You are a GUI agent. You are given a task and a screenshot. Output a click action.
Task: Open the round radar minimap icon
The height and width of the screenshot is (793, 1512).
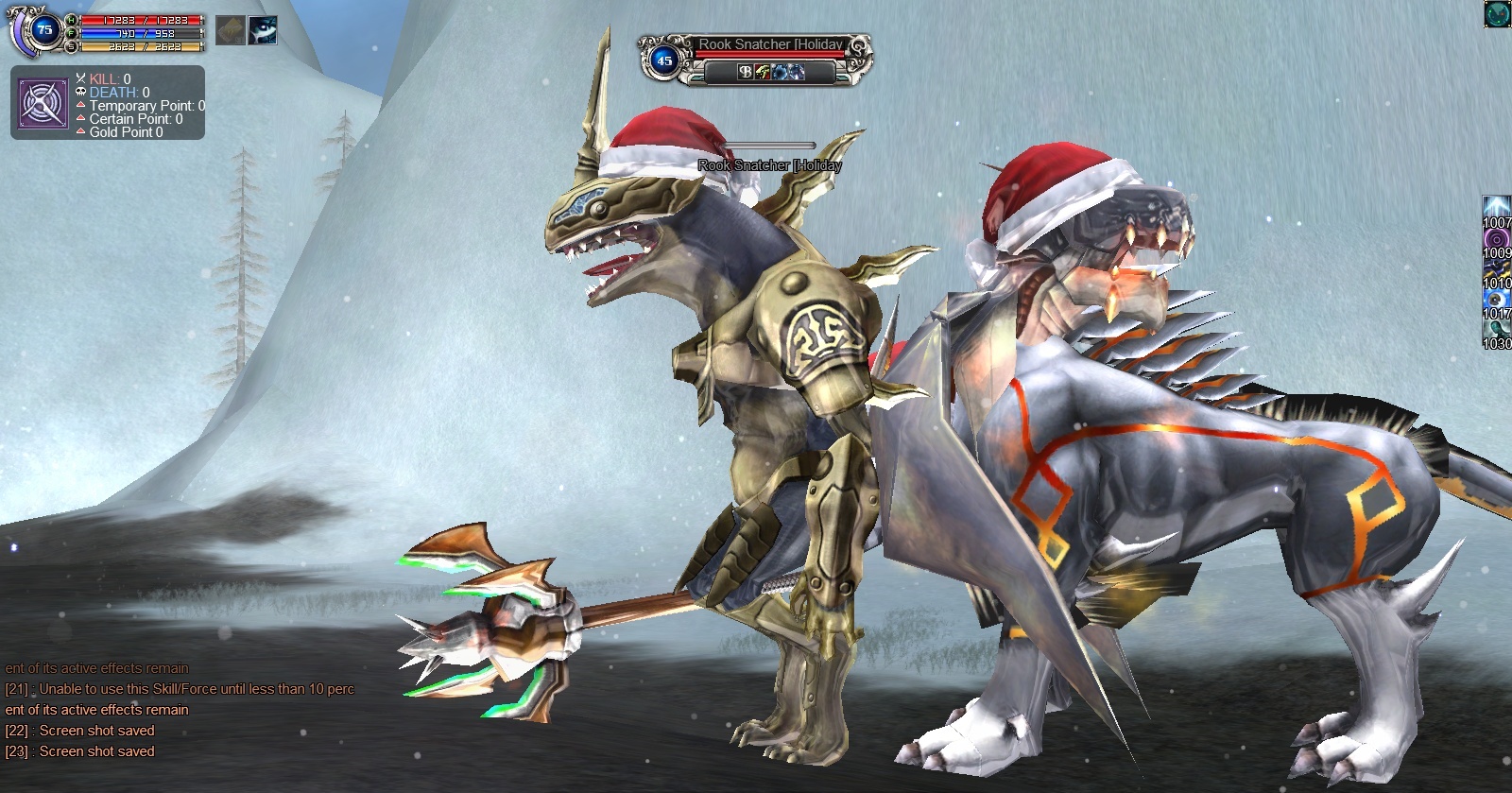coord(1498,14)
